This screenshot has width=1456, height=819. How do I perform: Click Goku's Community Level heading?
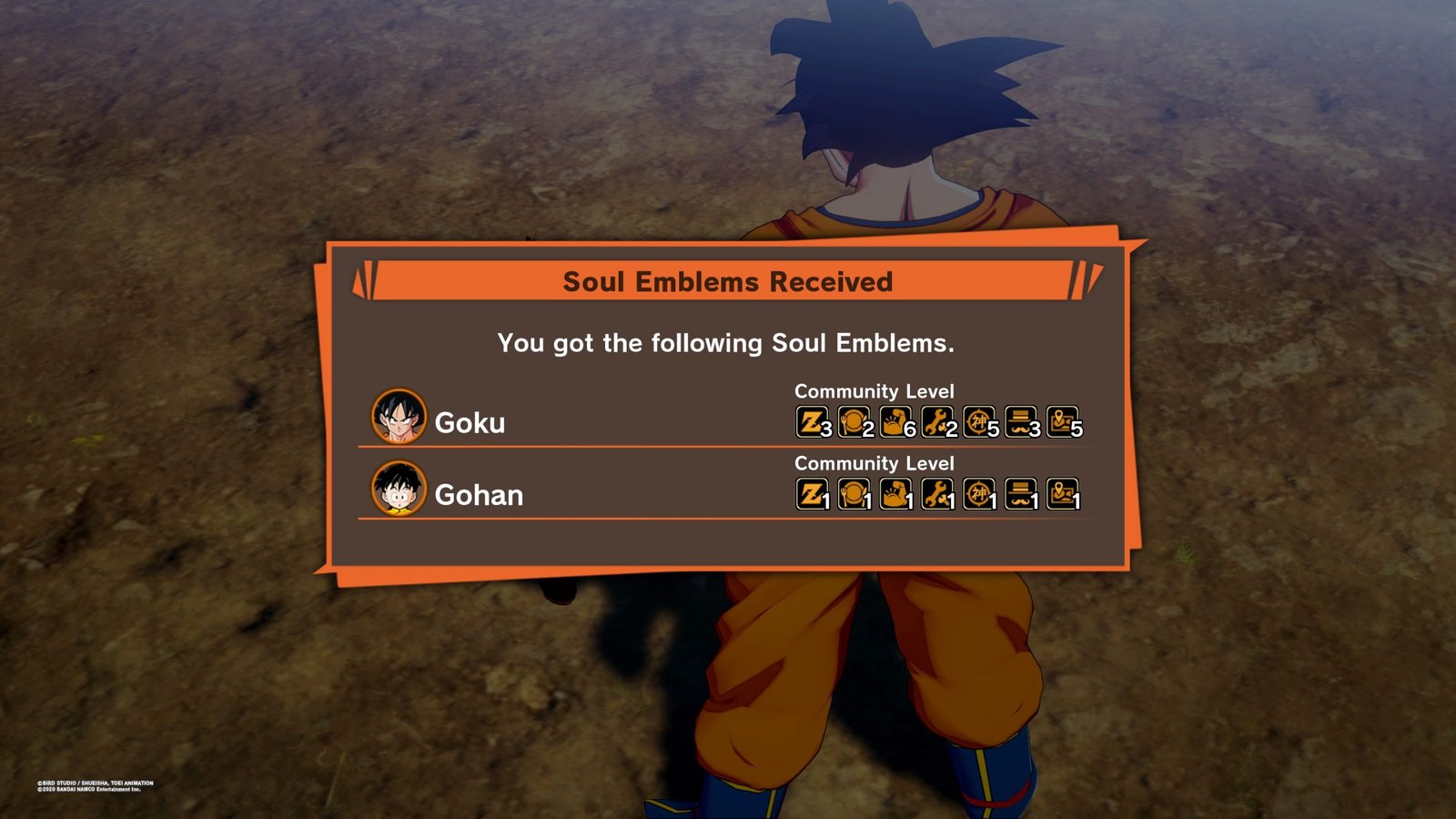tap(875, 390)
